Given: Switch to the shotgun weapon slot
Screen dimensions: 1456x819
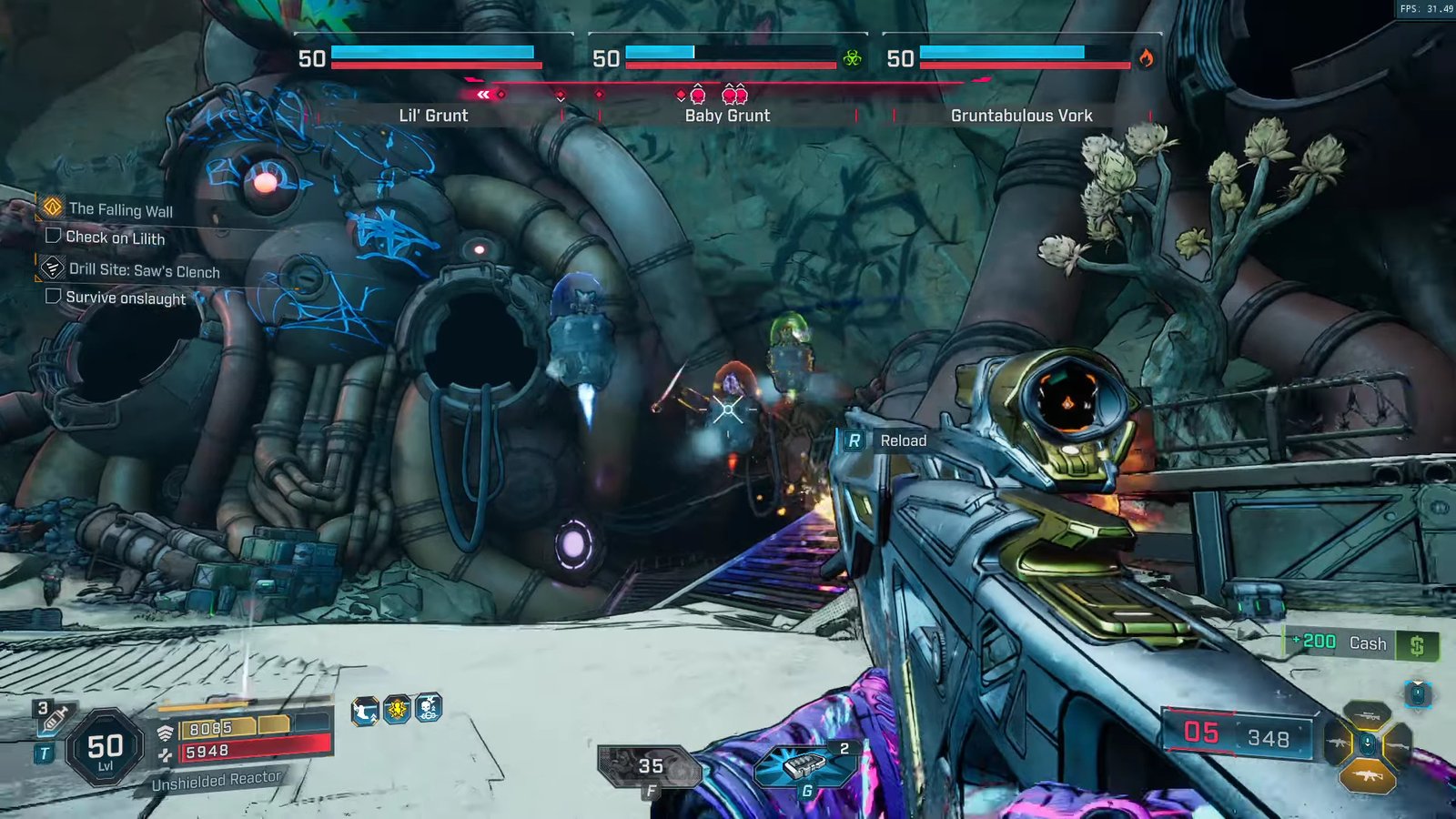Looking at the screenshot, I should click(1398, 746).
